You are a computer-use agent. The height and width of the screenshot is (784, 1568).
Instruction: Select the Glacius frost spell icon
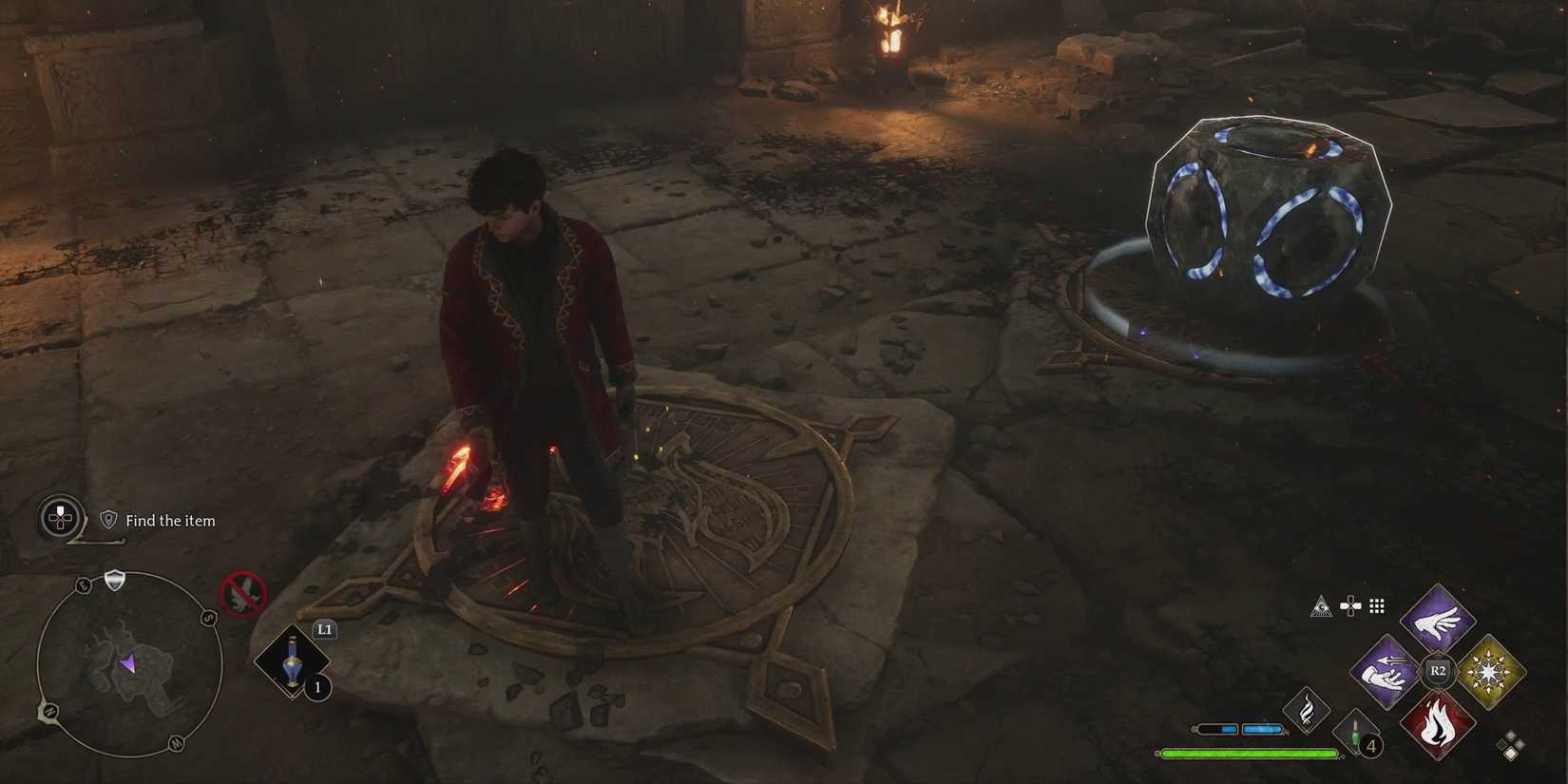pos(1489,671)
